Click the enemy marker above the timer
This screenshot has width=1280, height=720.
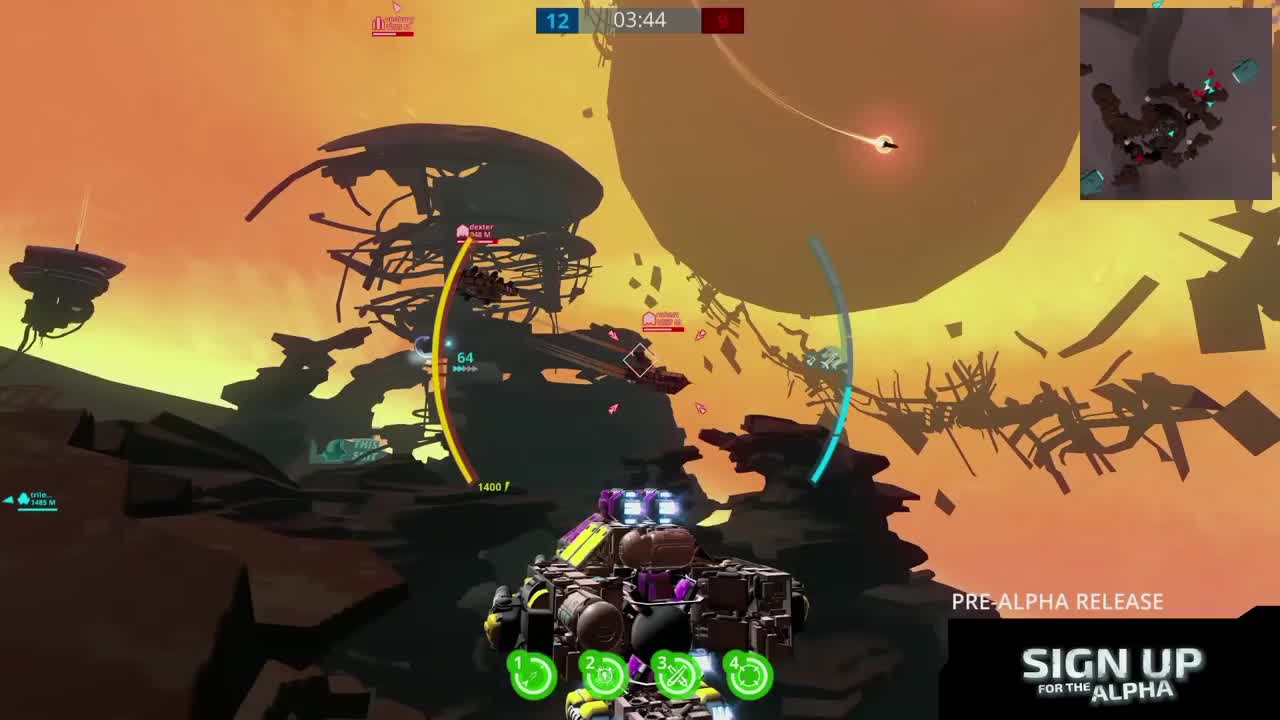[381, 21]
